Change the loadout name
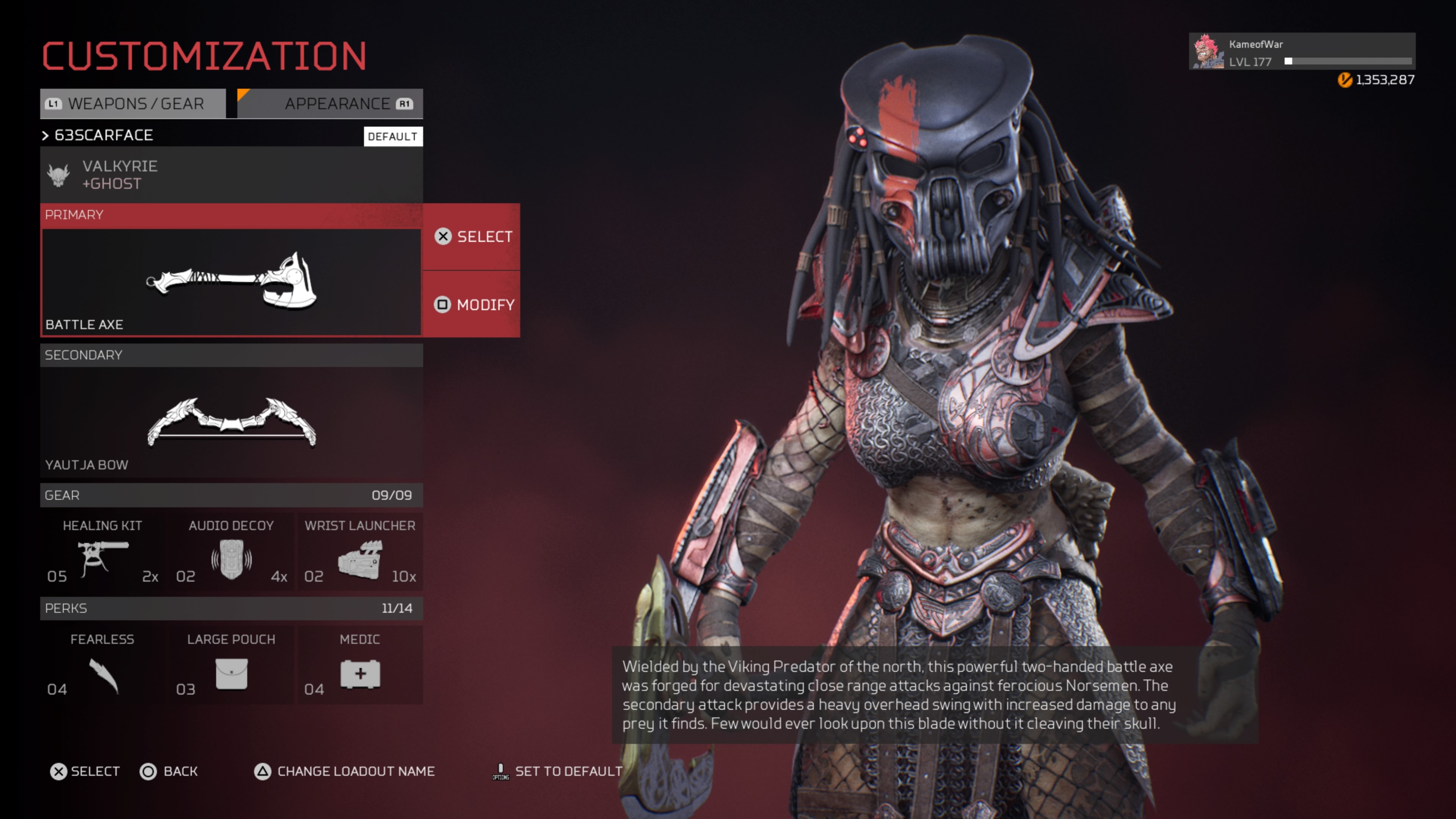The width and height of the screenshot is (1456, 819). point(344,772)
